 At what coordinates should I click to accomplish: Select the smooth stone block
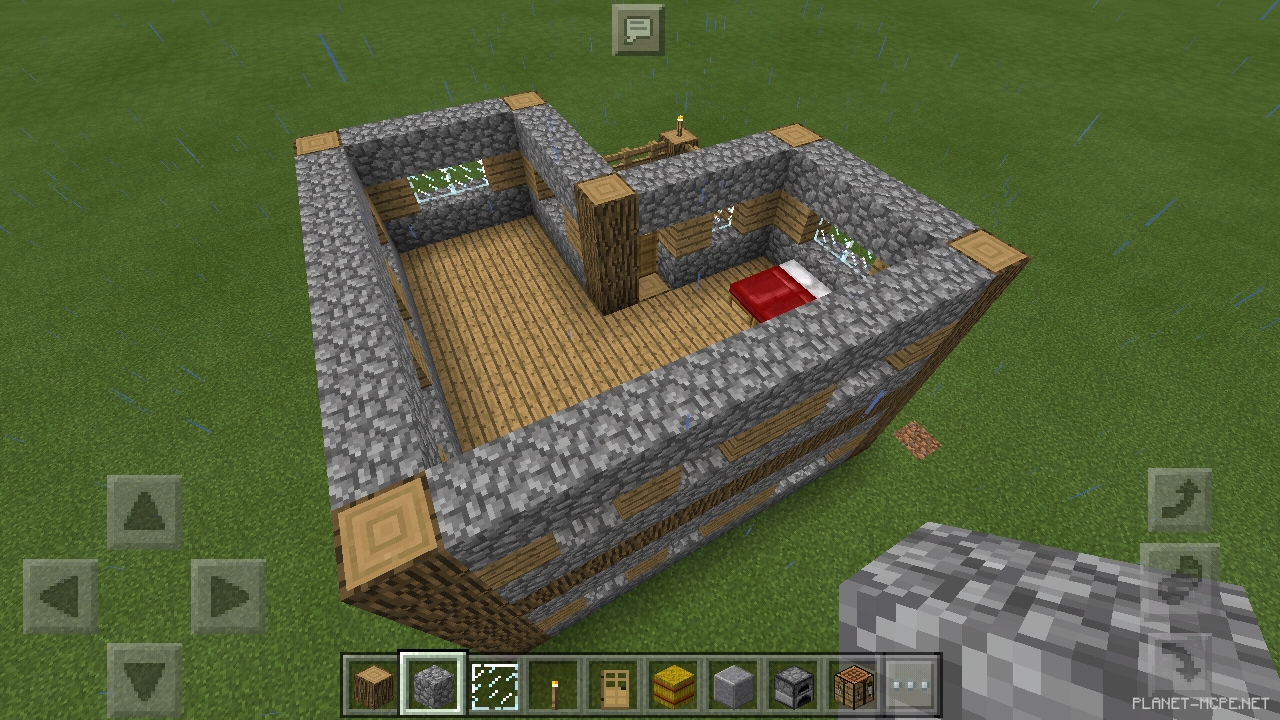click(732, 685)
